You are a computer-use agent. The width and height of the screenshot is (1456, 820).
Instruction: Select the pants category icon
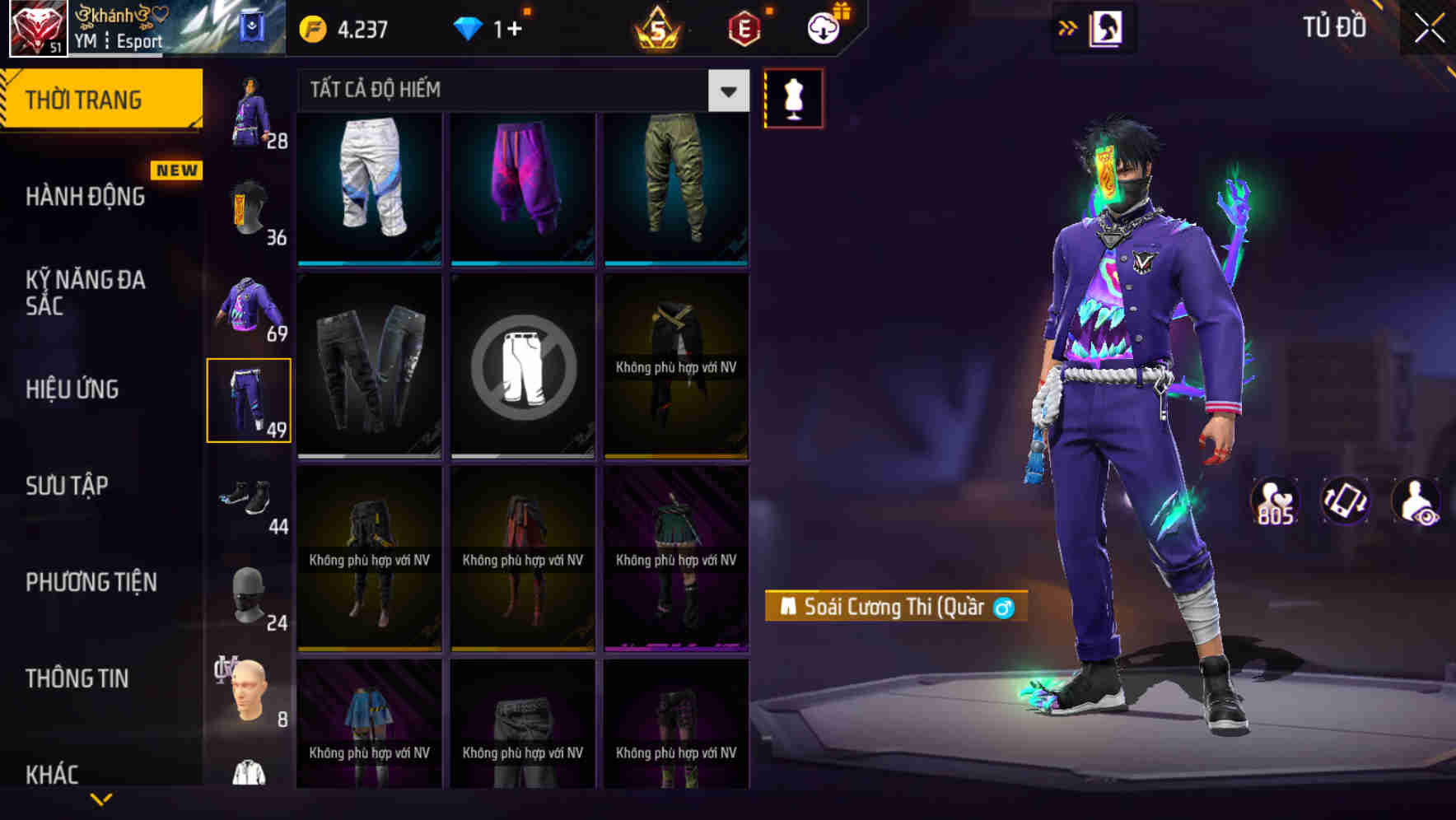tap(250, 398)
